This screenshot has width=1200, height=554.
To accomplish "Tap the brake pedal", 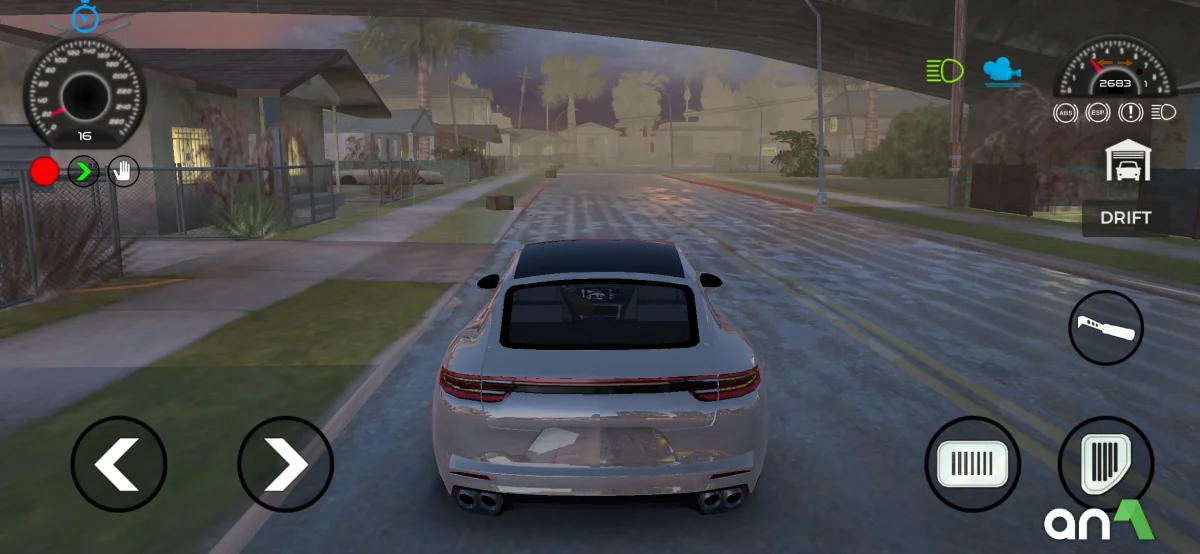I will pyautogui.click(x=972, y=464).
